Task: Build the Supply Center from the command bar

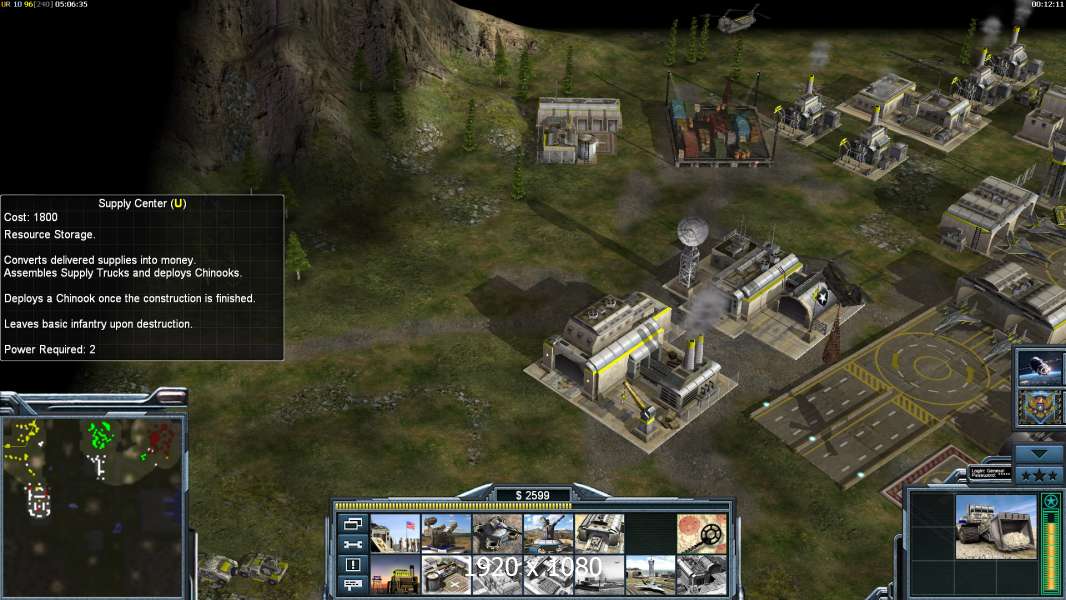Action: point(395,575)
